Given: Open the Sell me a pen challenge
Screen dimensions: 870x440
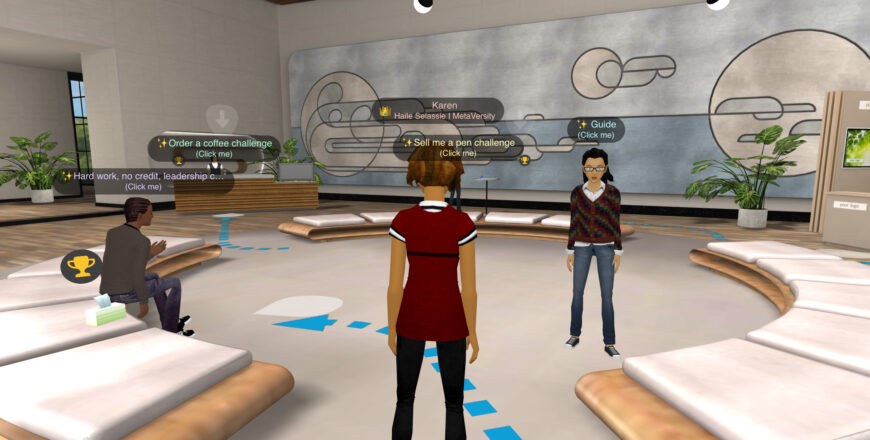Looking at the screenshot, I should point(458,147).
